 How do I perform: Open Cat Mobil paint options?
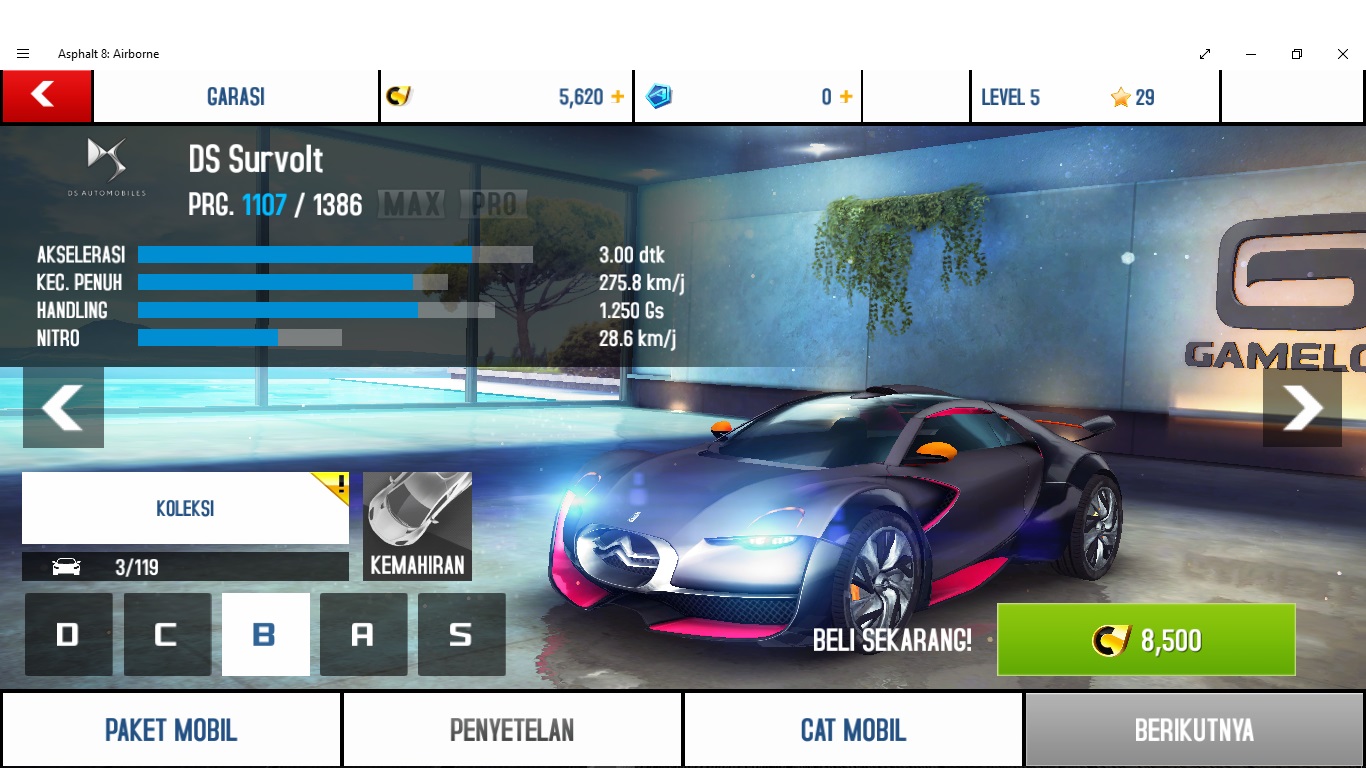853,730
